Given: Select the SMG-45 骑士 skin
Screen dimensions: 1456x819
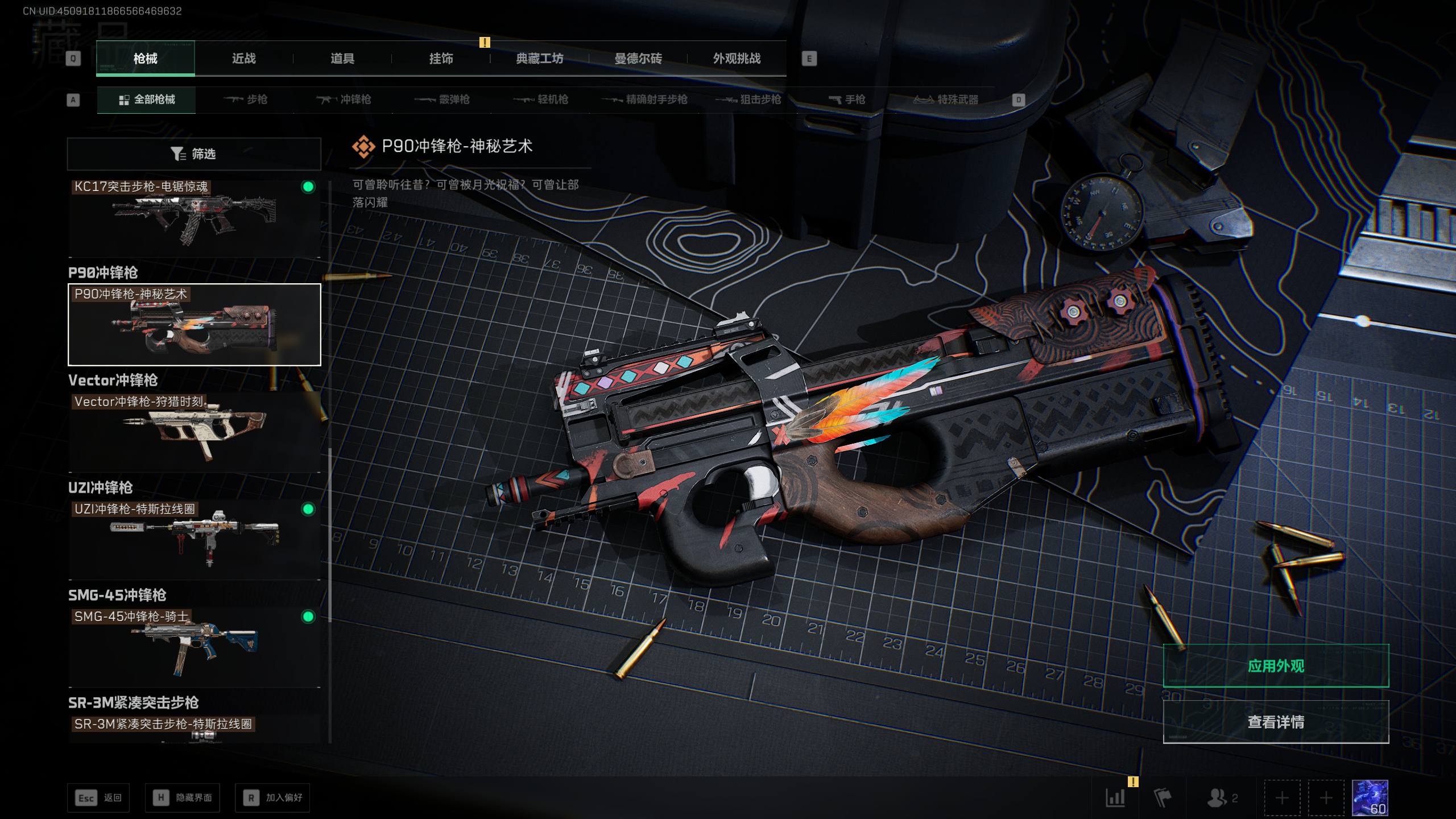Looking at the screenshot, I should point(194,647).
